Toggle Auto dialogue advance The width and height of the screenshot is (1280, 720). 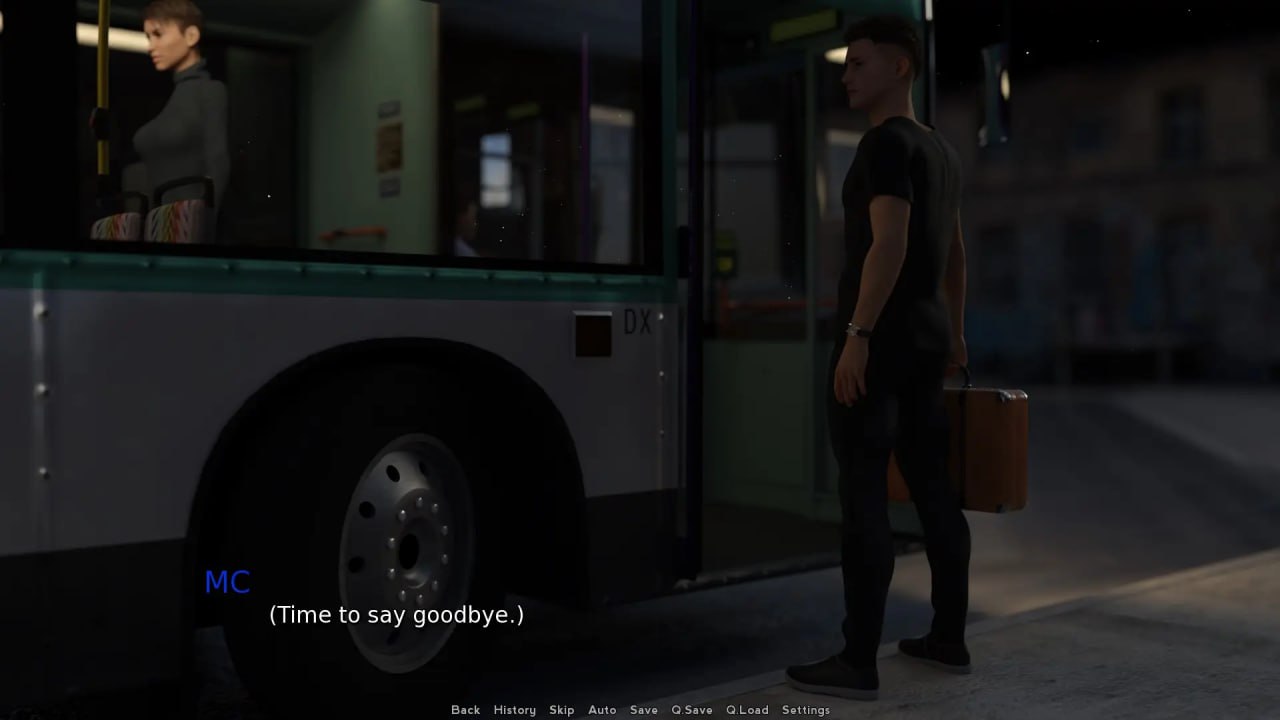[602, 710]
